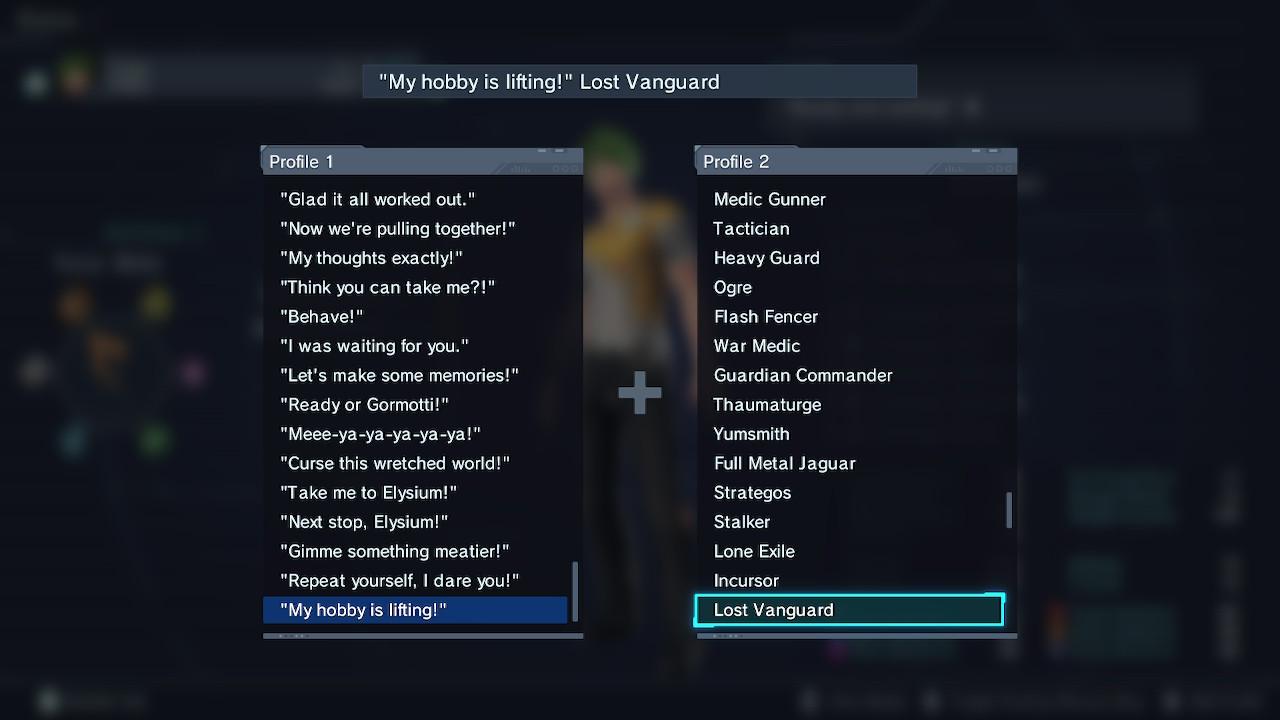Pick "Meee-ya-ya-ya-ya-ya!" entry

[x=380, y=434]
